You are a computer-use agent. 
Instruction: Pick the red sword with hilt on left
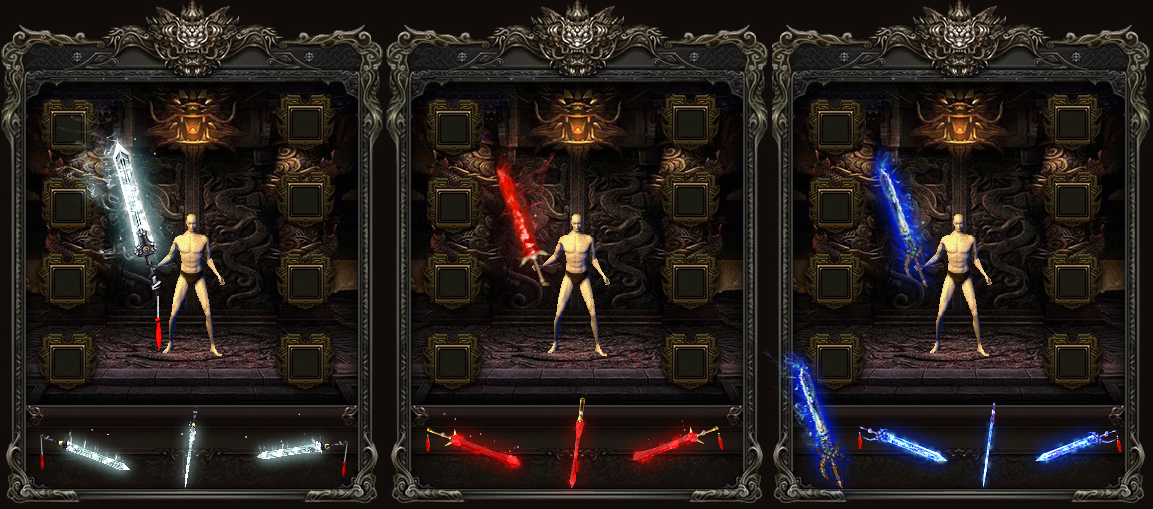476,451
